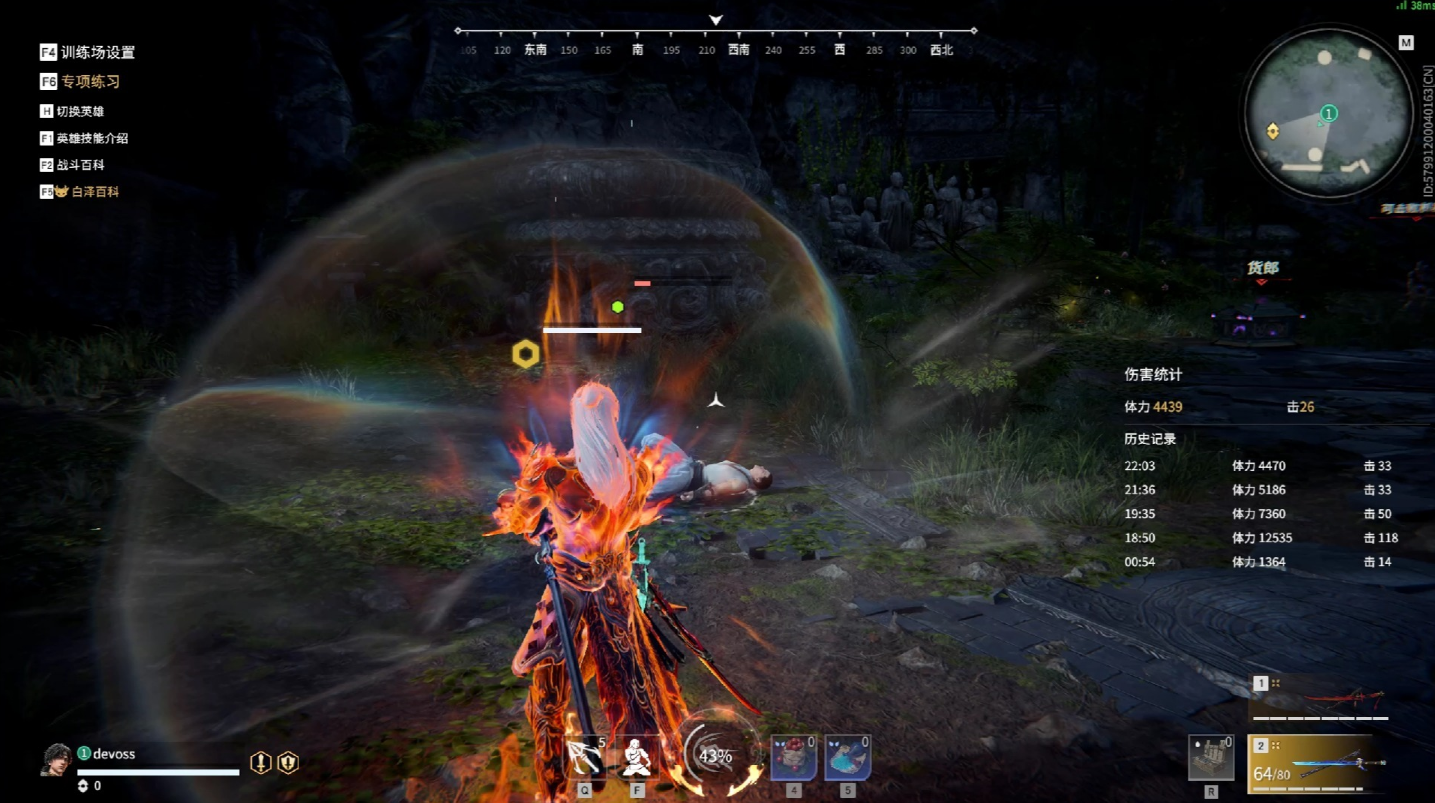Click the yellow marker on the minimap
The height and width of the screenshot is (803, 1435).
1272,131
